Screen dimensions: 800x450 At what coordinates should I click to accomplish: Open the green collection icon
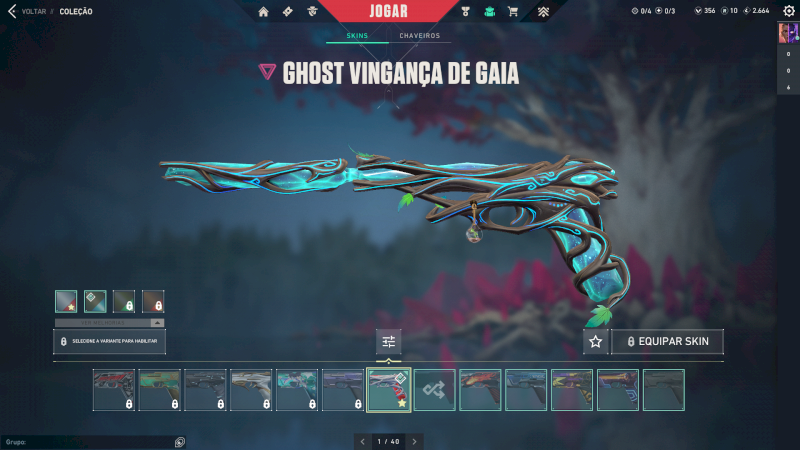(x=489, y=12)
